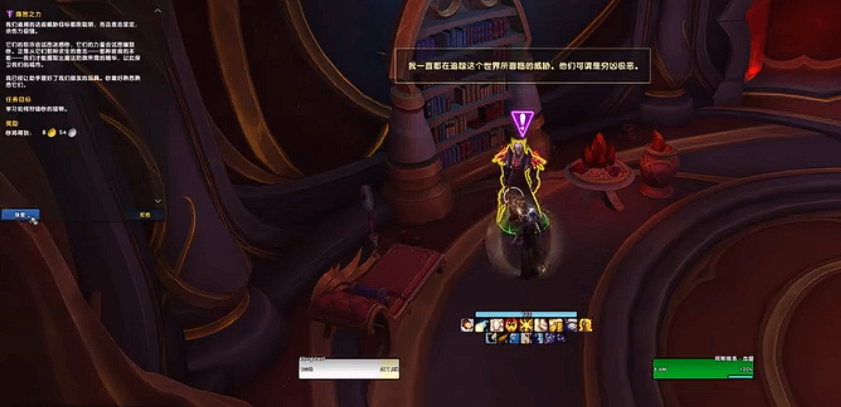The image size is (841, 407).
Task: Accept the quest with the 接受 button
Action: click(20, 213)
